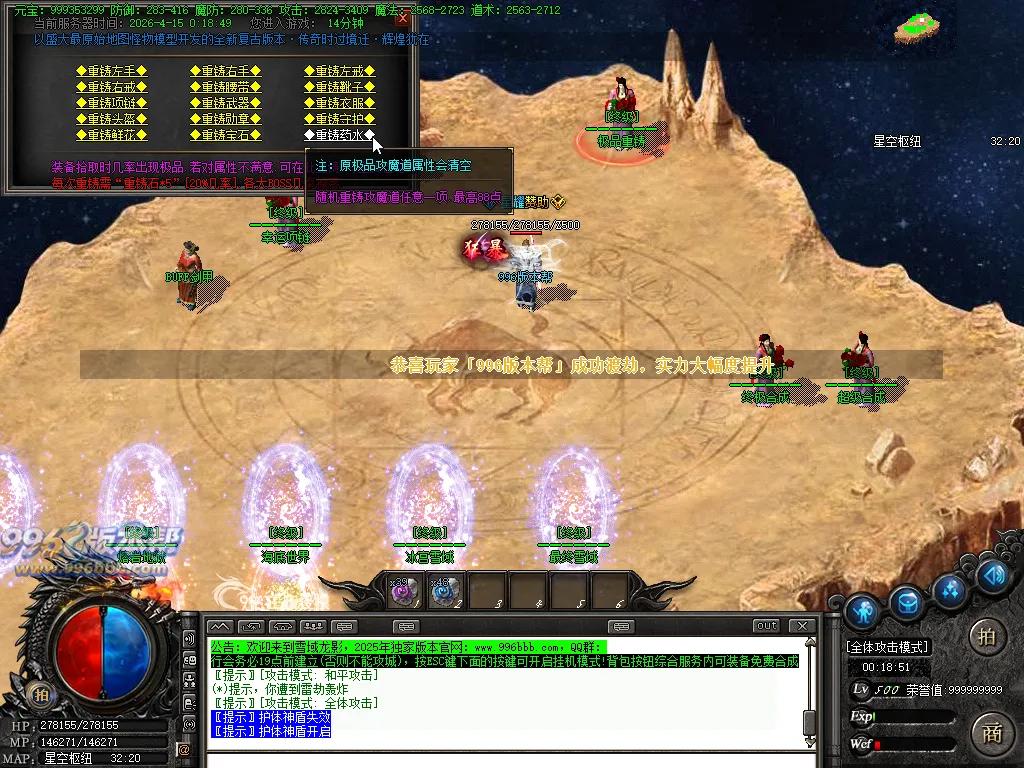This screenshot has width=1024, height=768.
Task: Pick 重铸衣服 clothing reforge option
Action: point(340,103)
